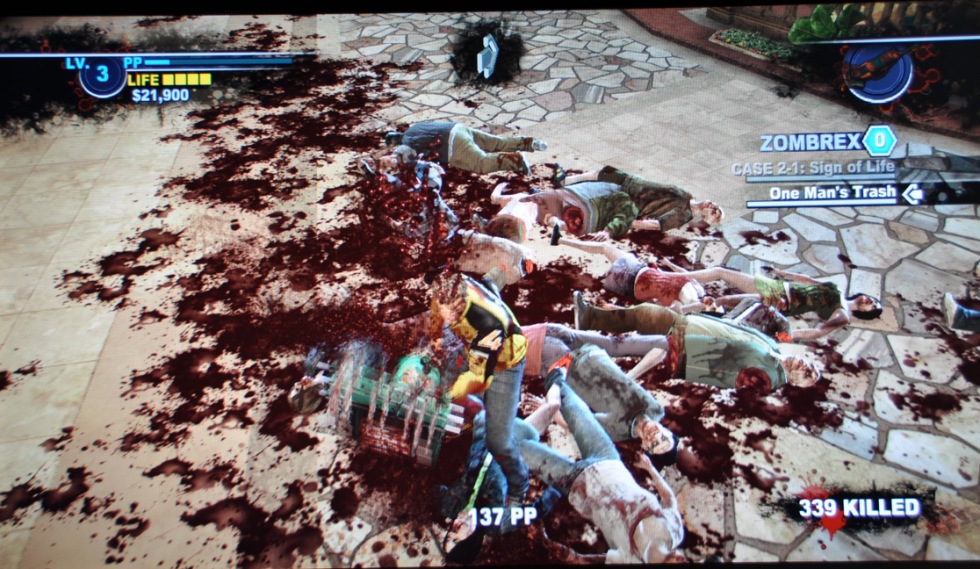This screenshot has height=569, width=980.
Task: Click the LV. 3 level badge
Action: pyautogui.click(x=101, y=75)
